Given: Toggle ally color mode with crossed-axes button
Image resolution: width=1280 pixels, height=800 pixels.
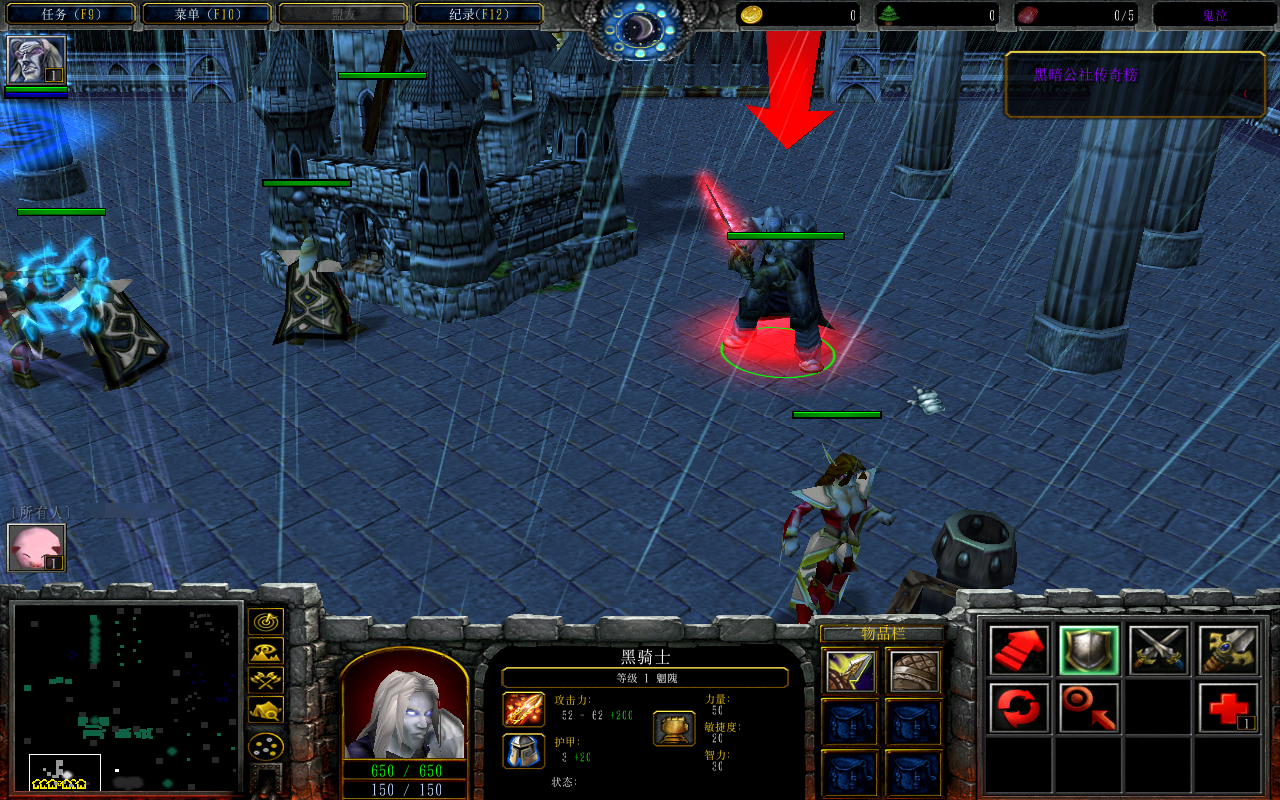Looking at the screenshot, I should click(266, 680).
